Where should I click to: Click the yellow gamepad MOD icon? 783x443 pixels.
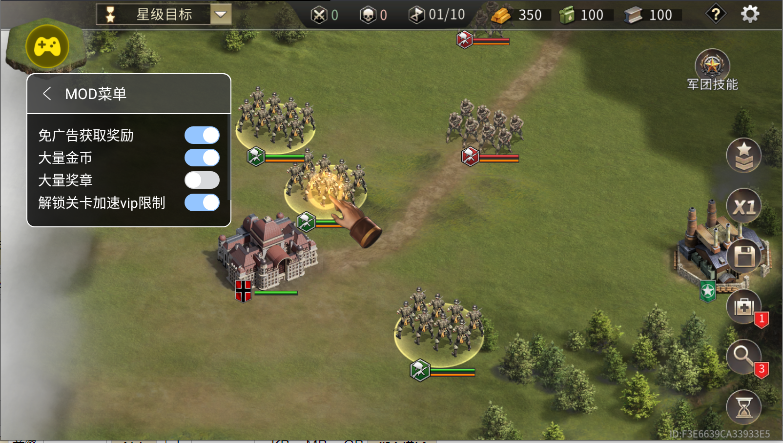46,46
